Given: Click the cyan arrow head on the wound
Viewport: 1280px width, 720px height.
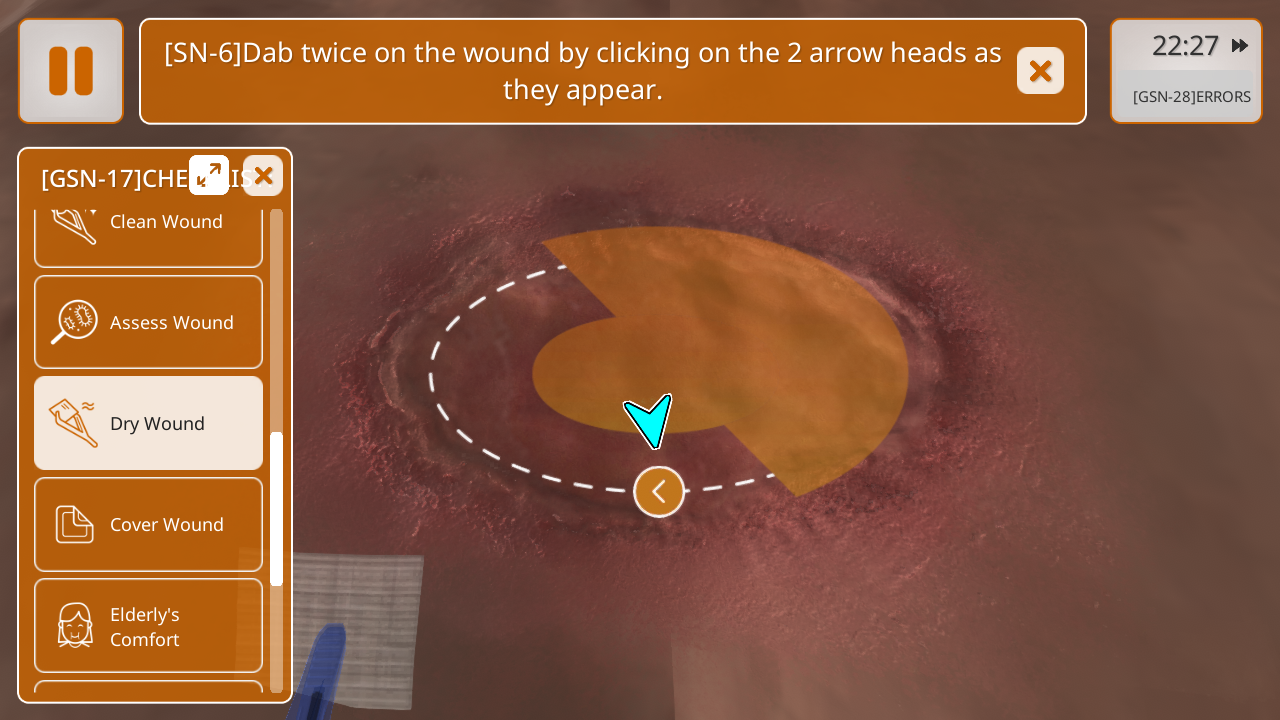Looking at the screenshot, I should (650, 419).
